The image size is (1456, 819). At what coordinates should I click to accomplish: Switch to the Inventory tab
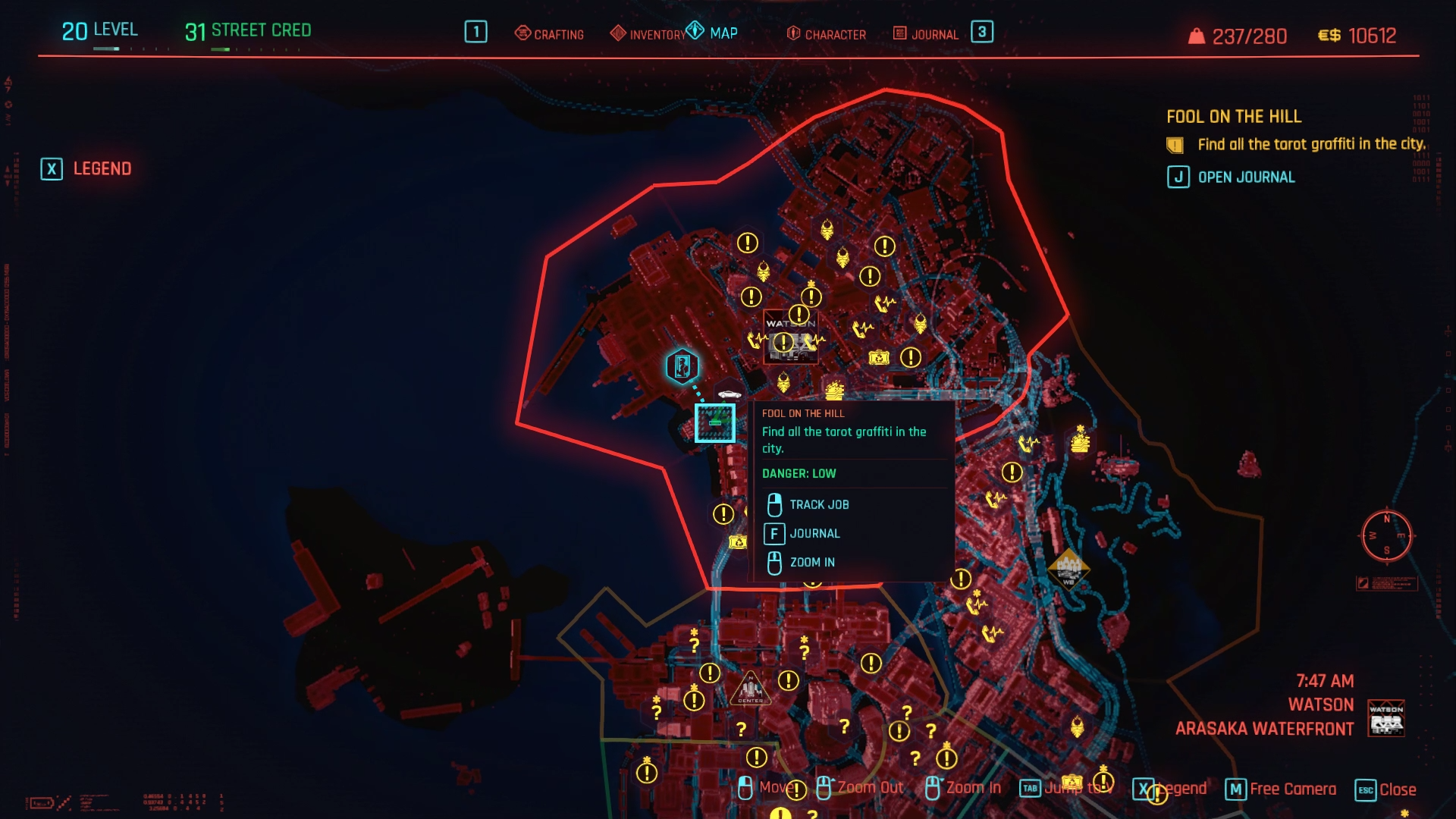649,34
